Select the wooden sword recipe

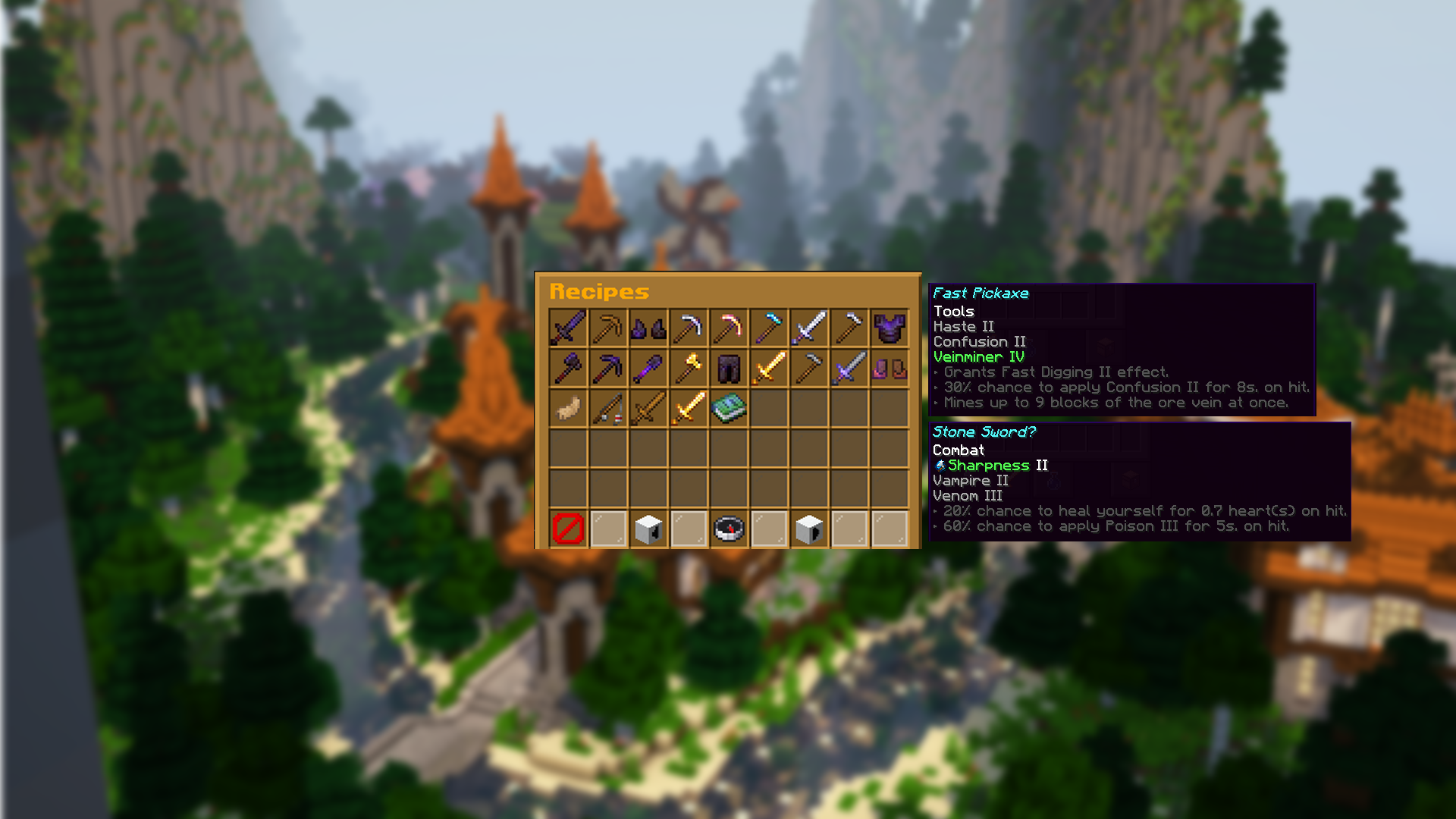648,407
